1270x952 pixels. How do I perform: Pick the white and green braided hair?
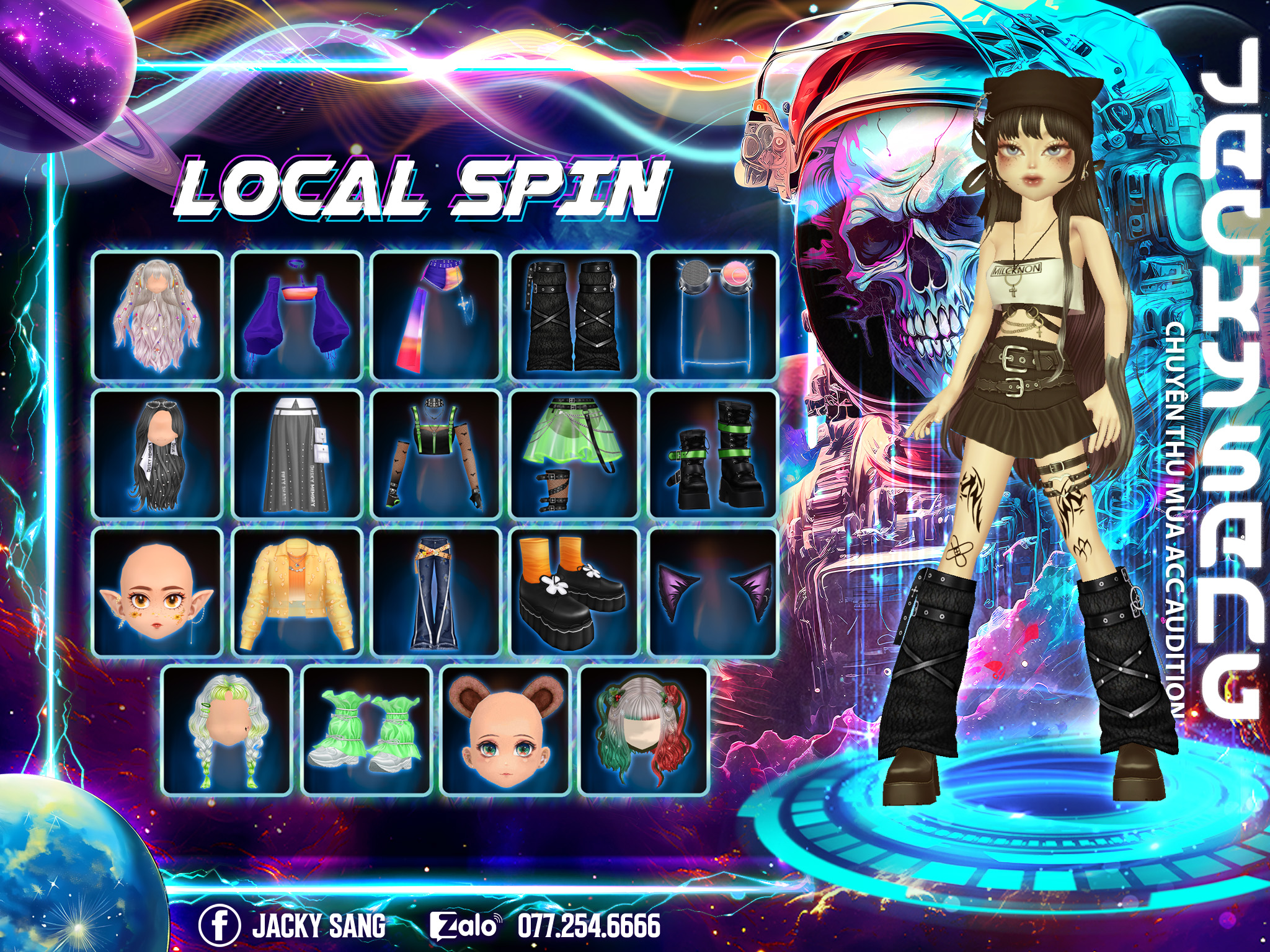[x=227, y=731]
